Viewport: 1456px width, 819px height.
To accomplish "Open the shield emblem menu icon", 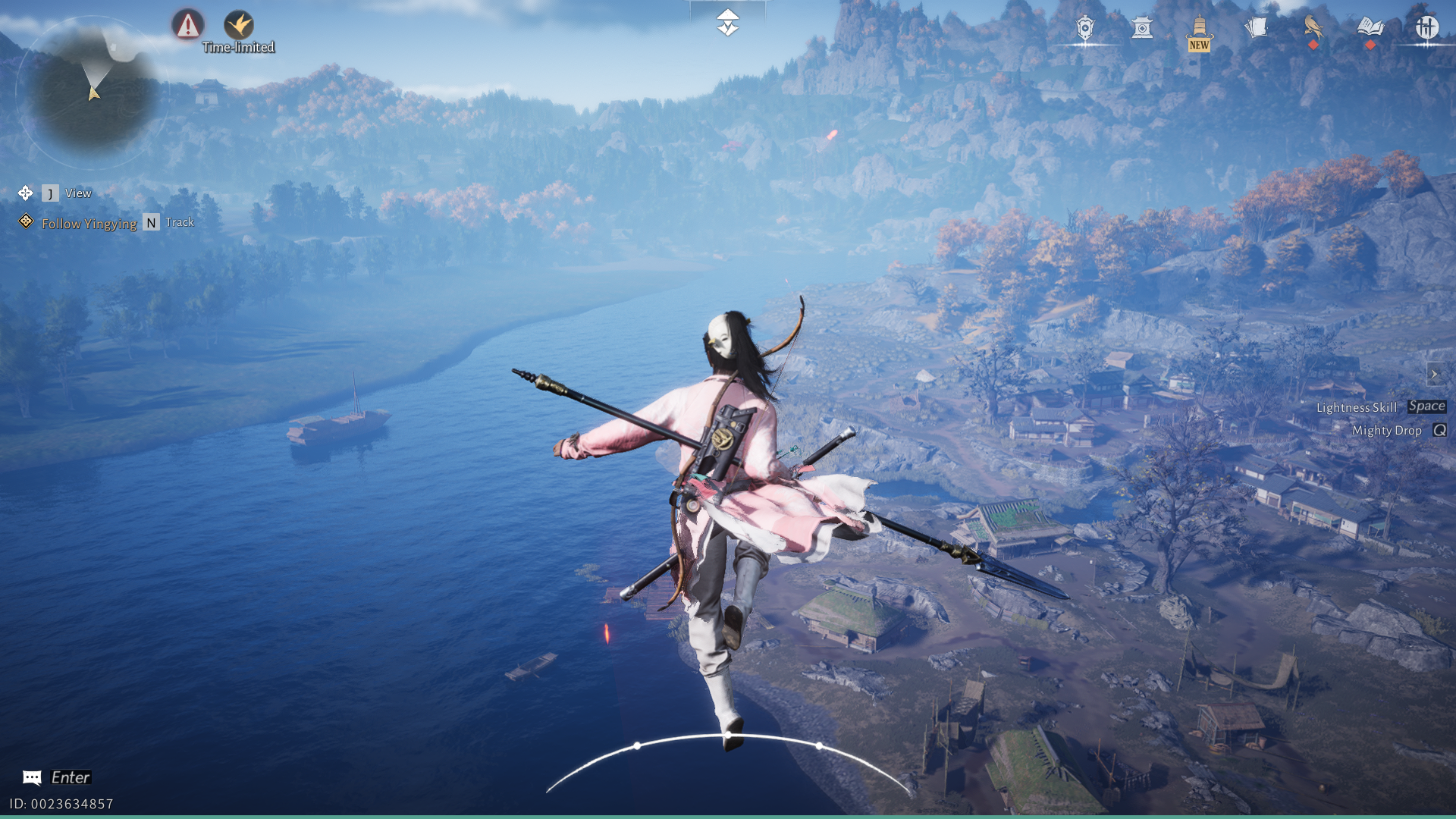I will [x=1085, y=29].
